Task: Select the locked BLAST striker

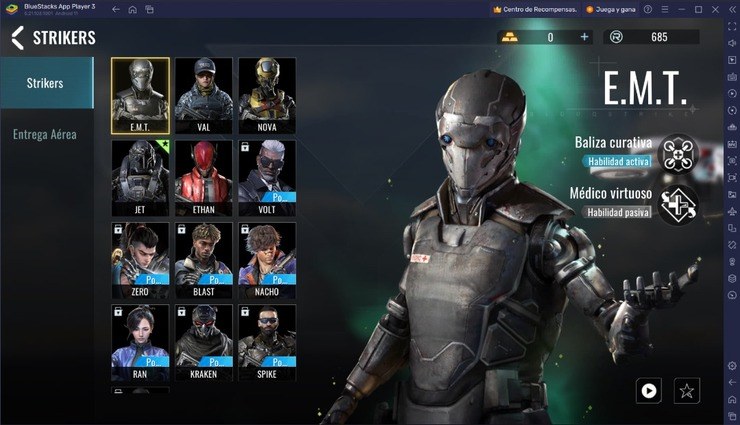Action: tap(204, 260)
